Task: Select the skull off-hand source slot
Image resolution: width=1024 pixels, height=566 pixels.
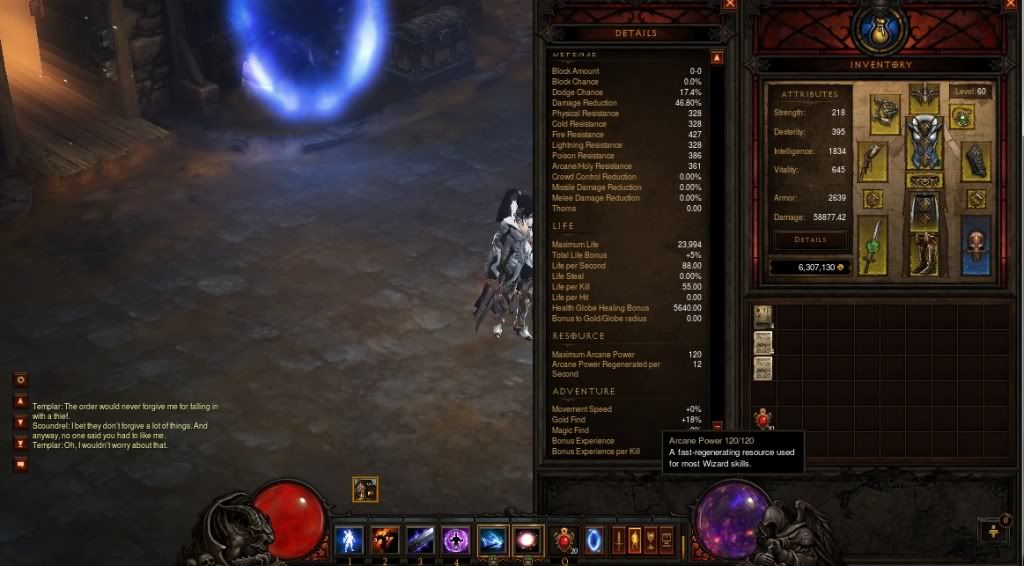Action: pos(976,244)
